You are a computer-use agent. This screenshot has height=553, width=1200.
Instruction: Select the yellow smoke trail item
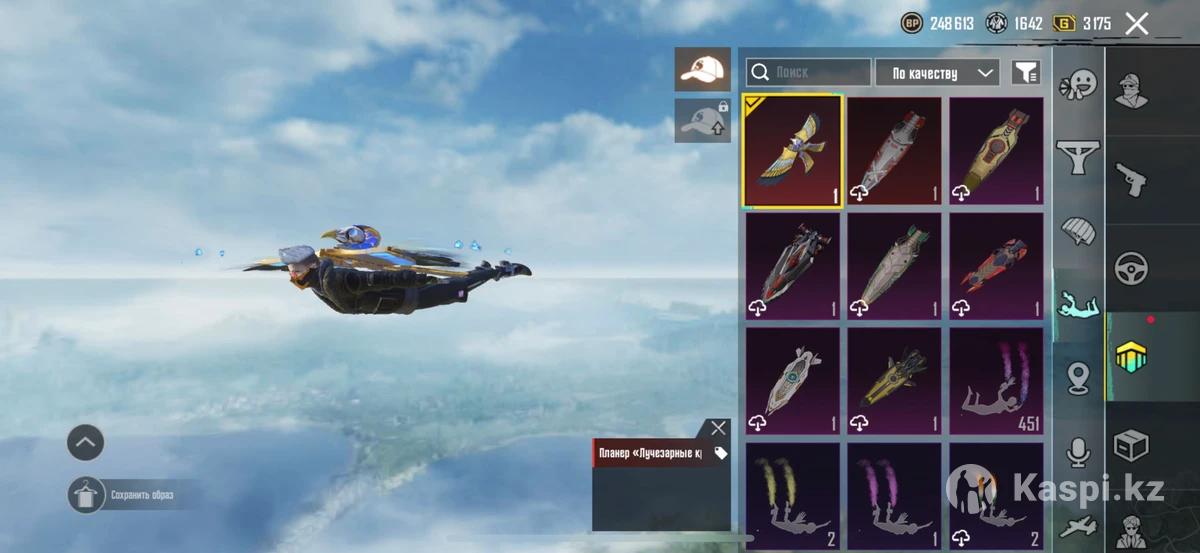792,495
